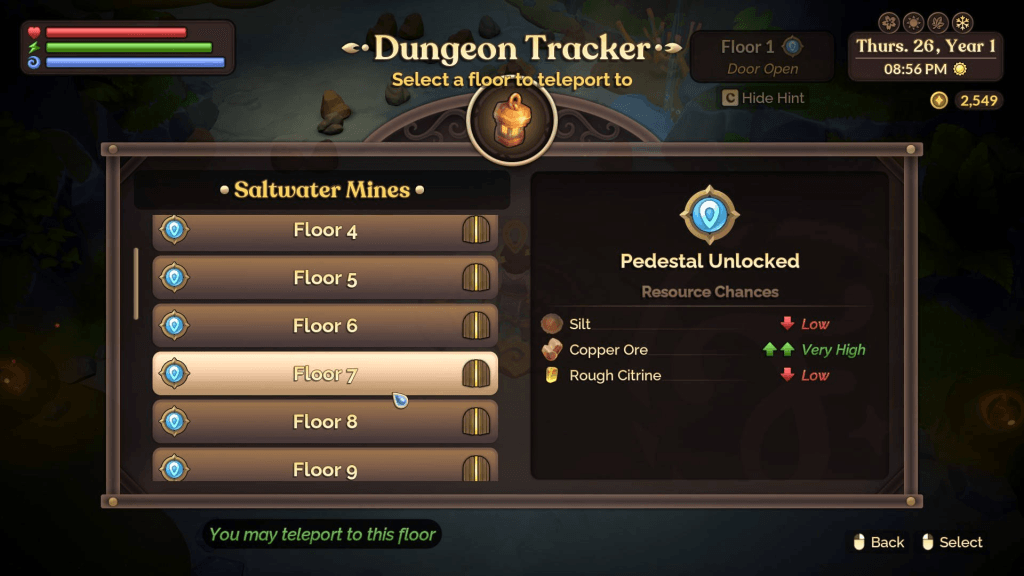Screen dimensions: 1024x576
Task: Teleport to the highlighted Floor 7
Action: (x=325, y=374)
